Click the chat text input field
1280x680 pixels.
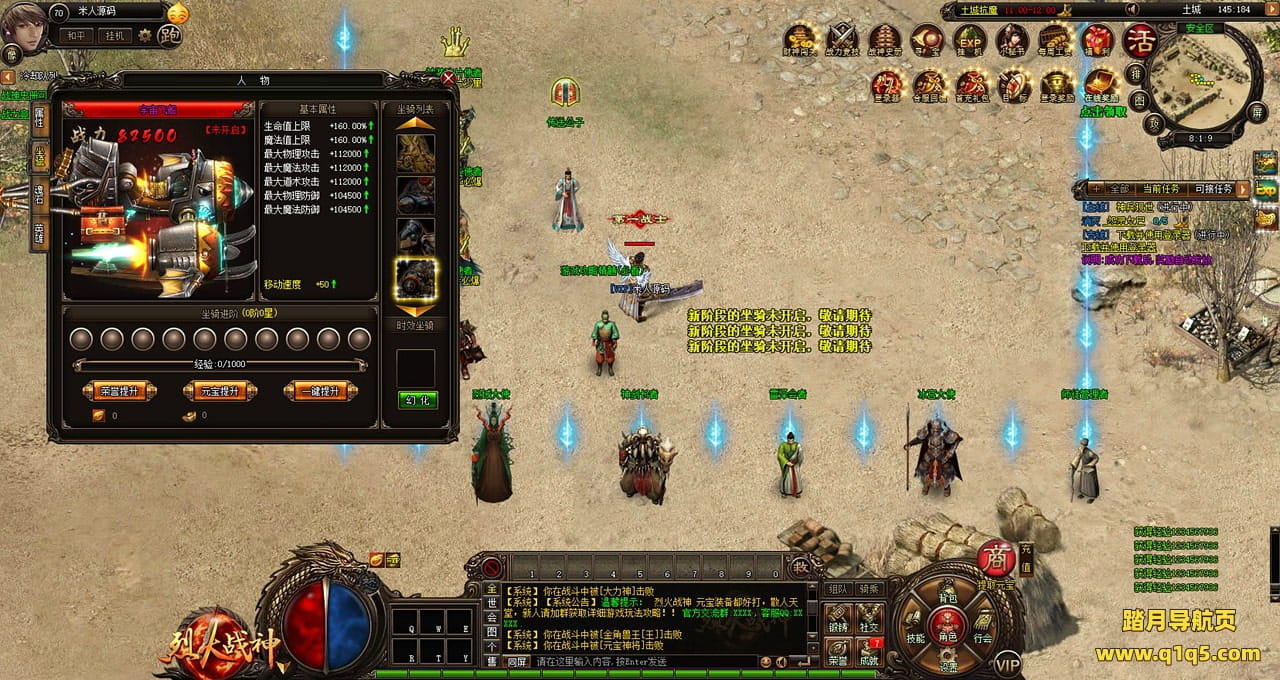tap(640, 662)
